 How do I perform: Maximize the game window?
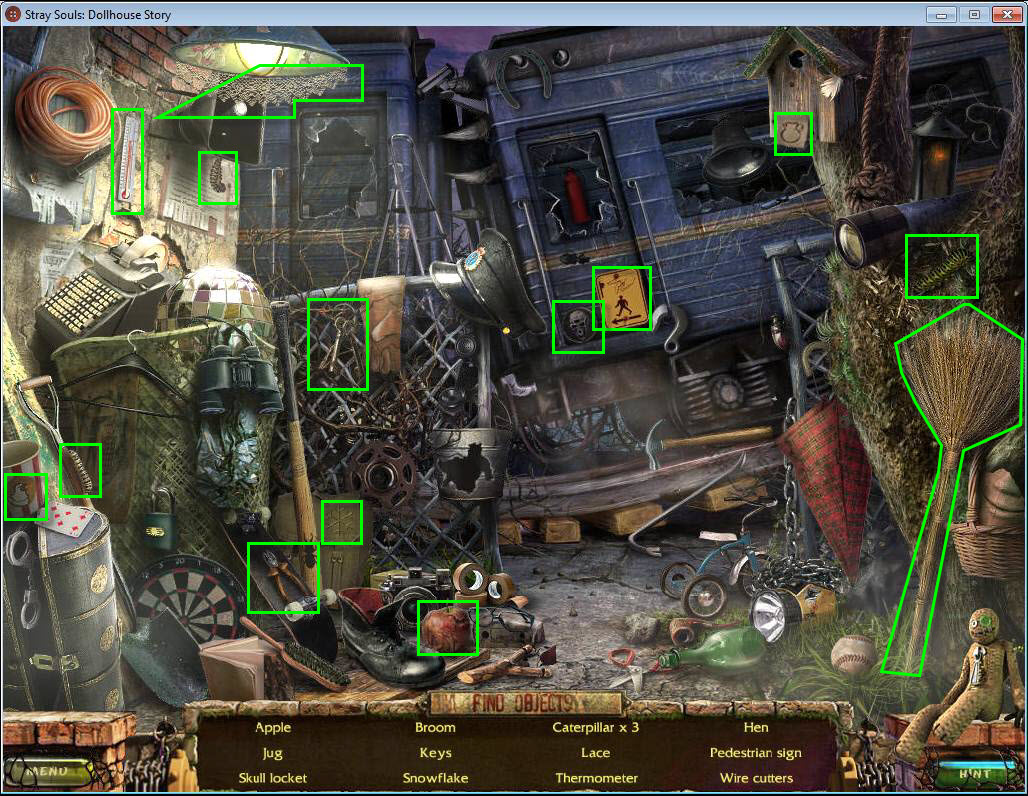point(973,14)
